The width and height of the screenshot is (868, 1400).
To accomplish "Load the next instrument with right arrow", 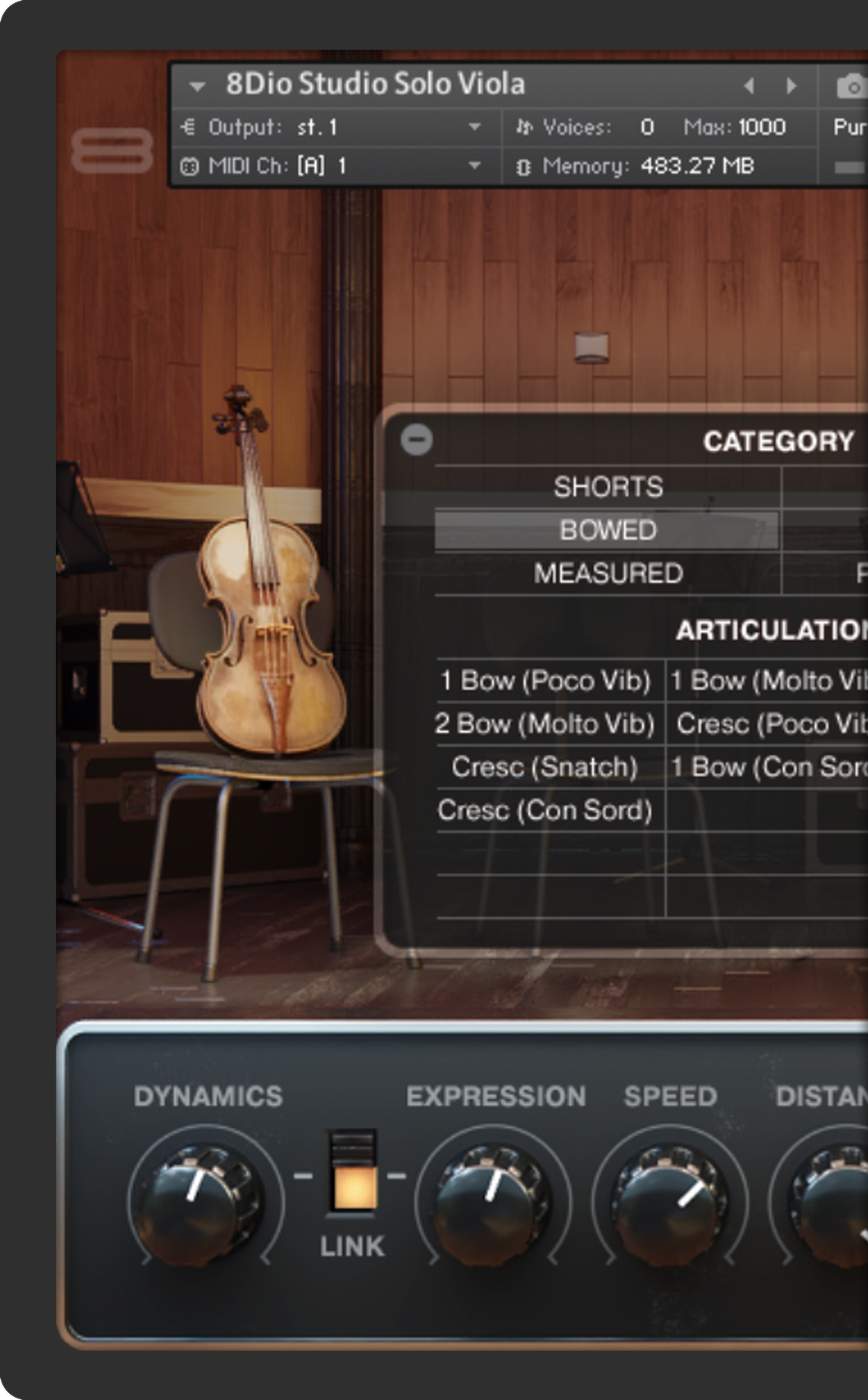I will 792,86.
